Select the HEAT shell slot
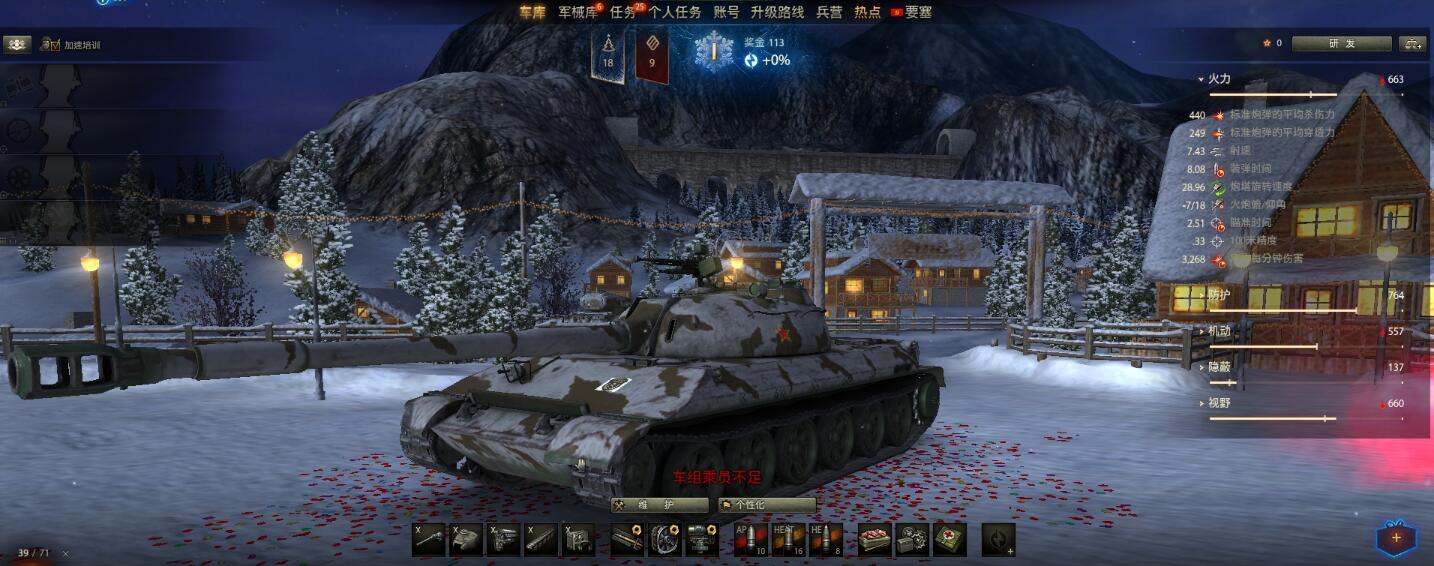 point(788,539)
